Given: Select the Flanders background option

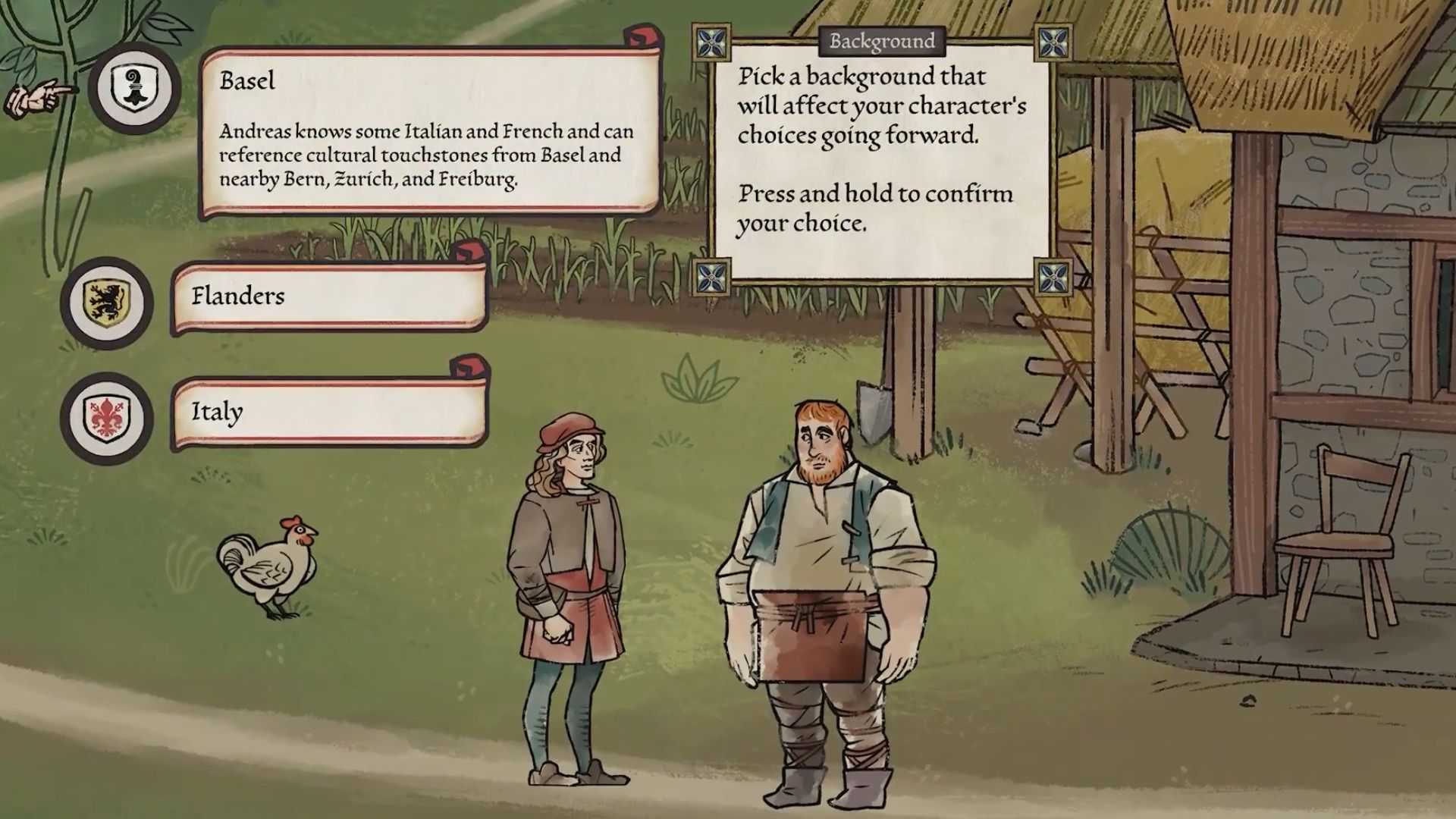Looking at the screenshot, I should tap(329, 297).
